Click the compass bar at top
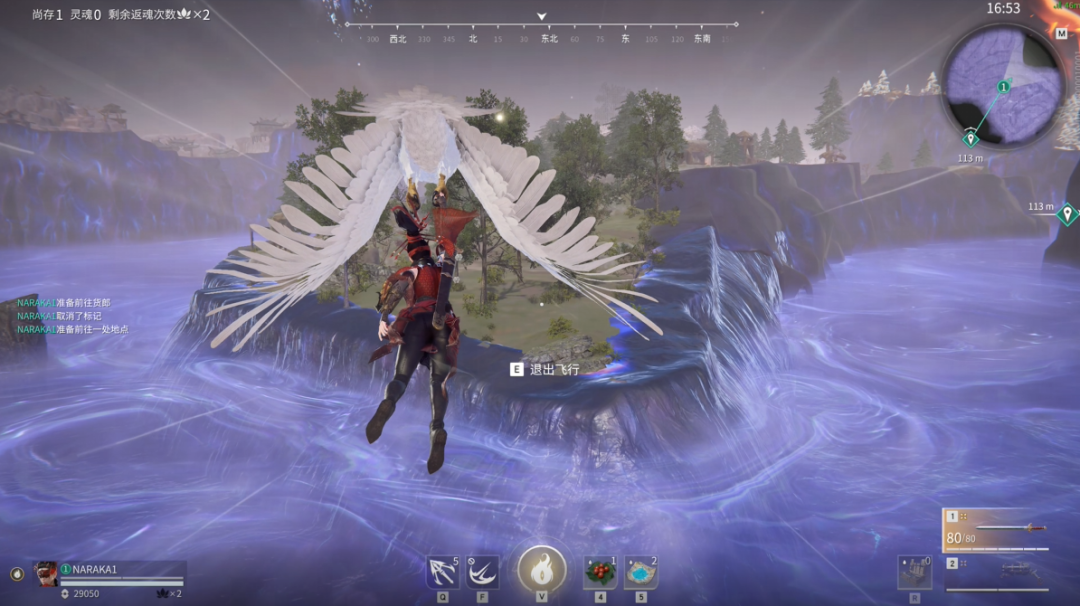1080x606 pixels. tap(541, 30)
